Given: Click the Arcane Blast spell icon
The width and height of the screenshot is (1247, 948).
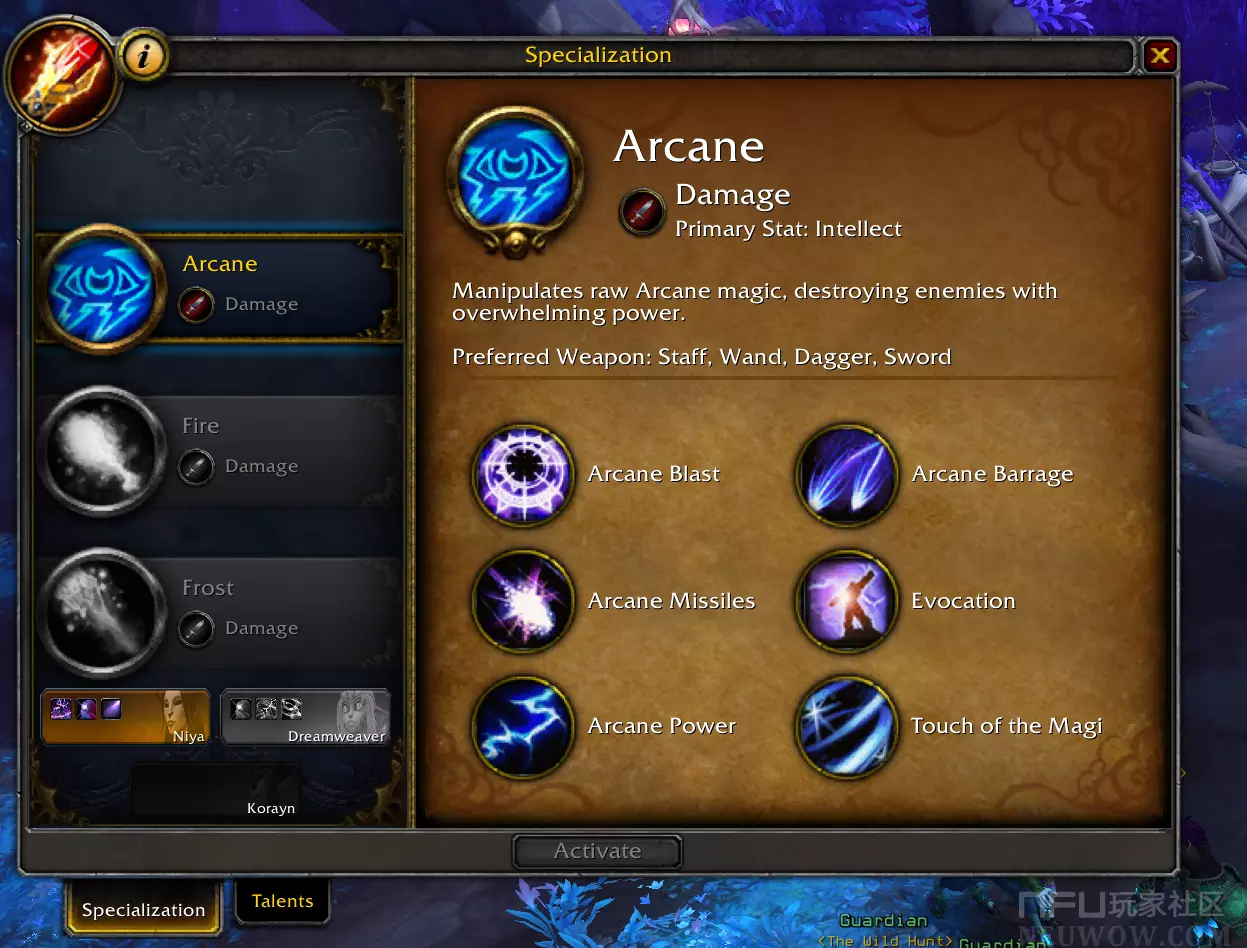Looking at the screenshot, I should [x=522, y=475].
